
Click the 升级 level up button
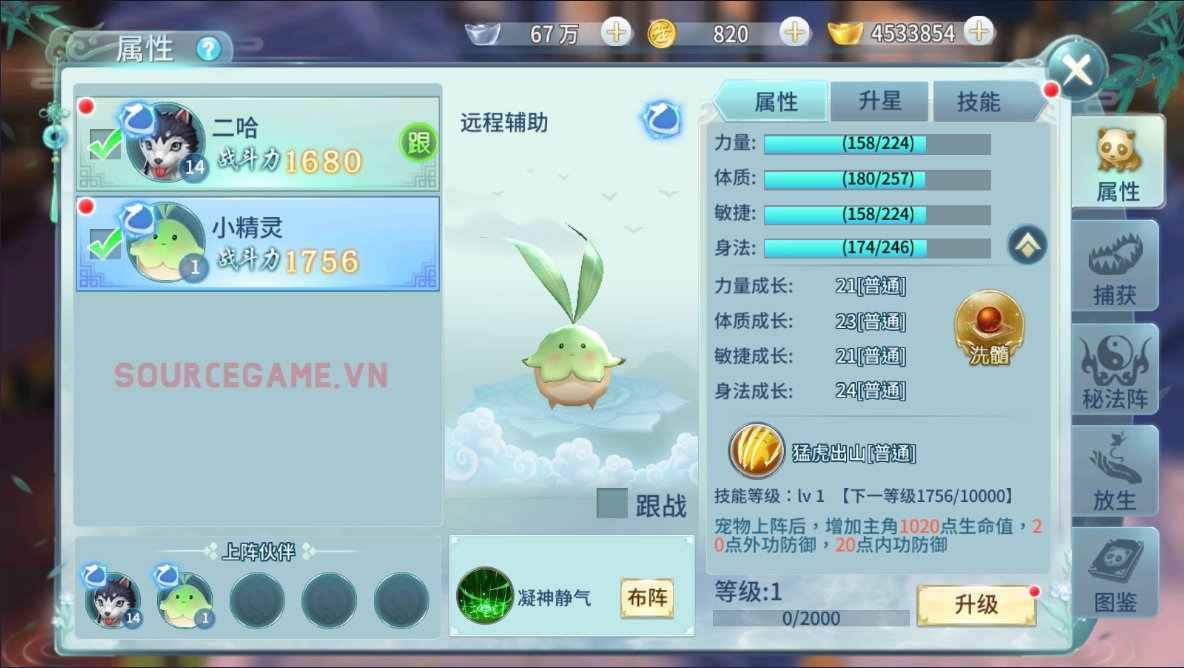tap(976, 605)
